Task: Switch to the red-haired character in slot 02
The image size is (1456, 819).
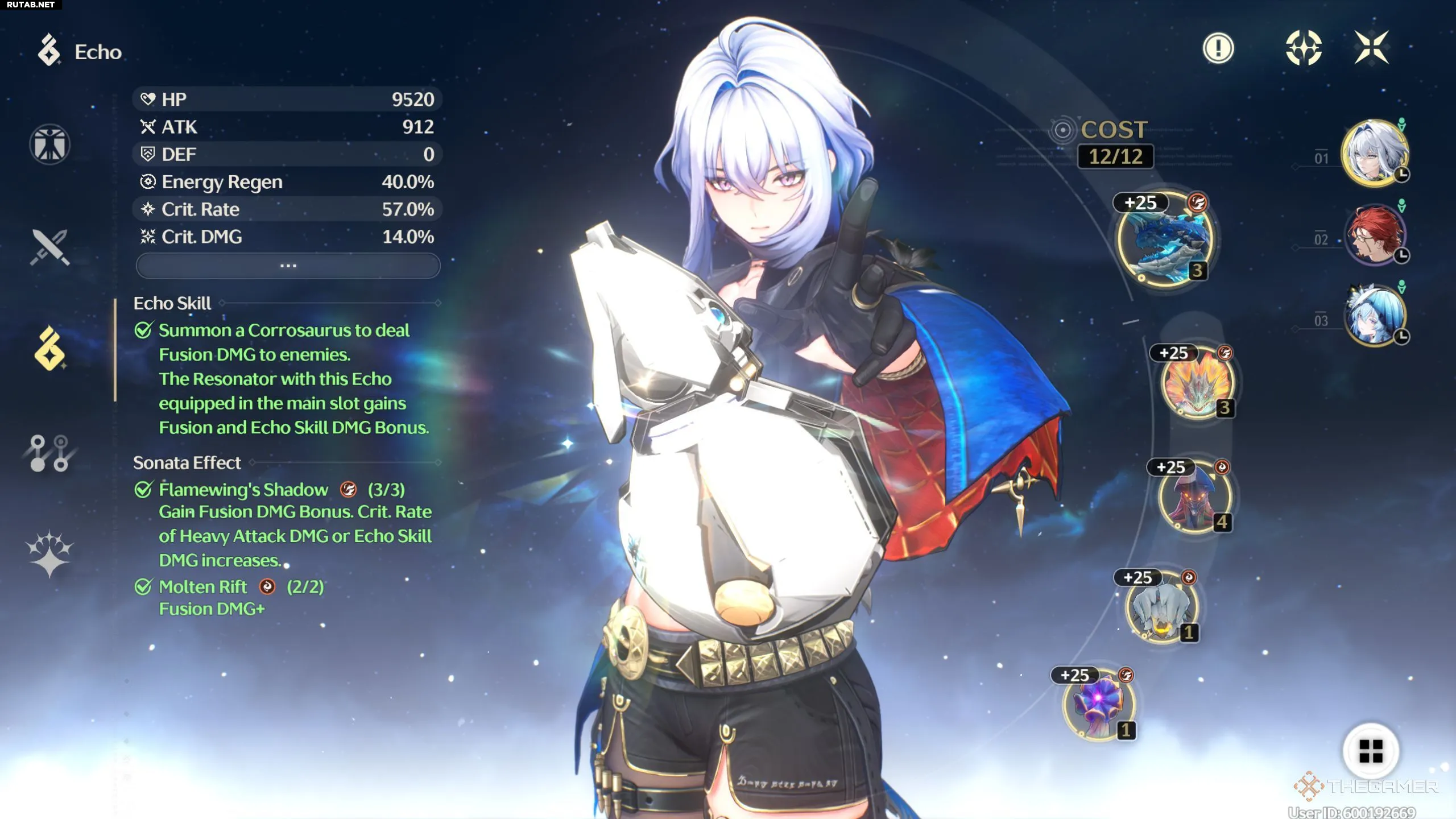Action: point(1374,234)
